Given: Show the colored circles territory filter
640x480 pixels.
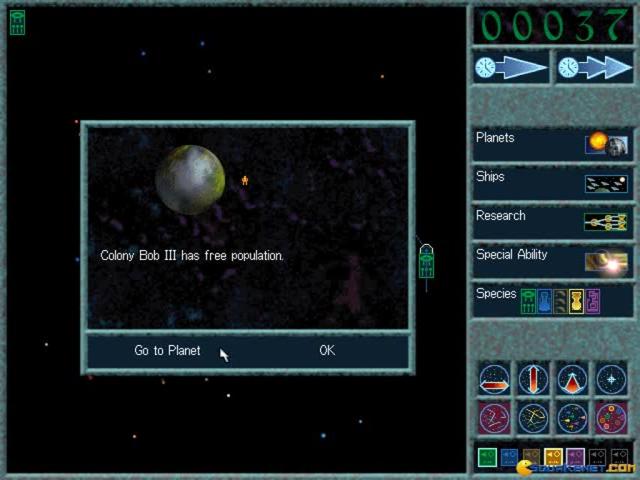Looking at the screenshot, I should tap(611, 417).
